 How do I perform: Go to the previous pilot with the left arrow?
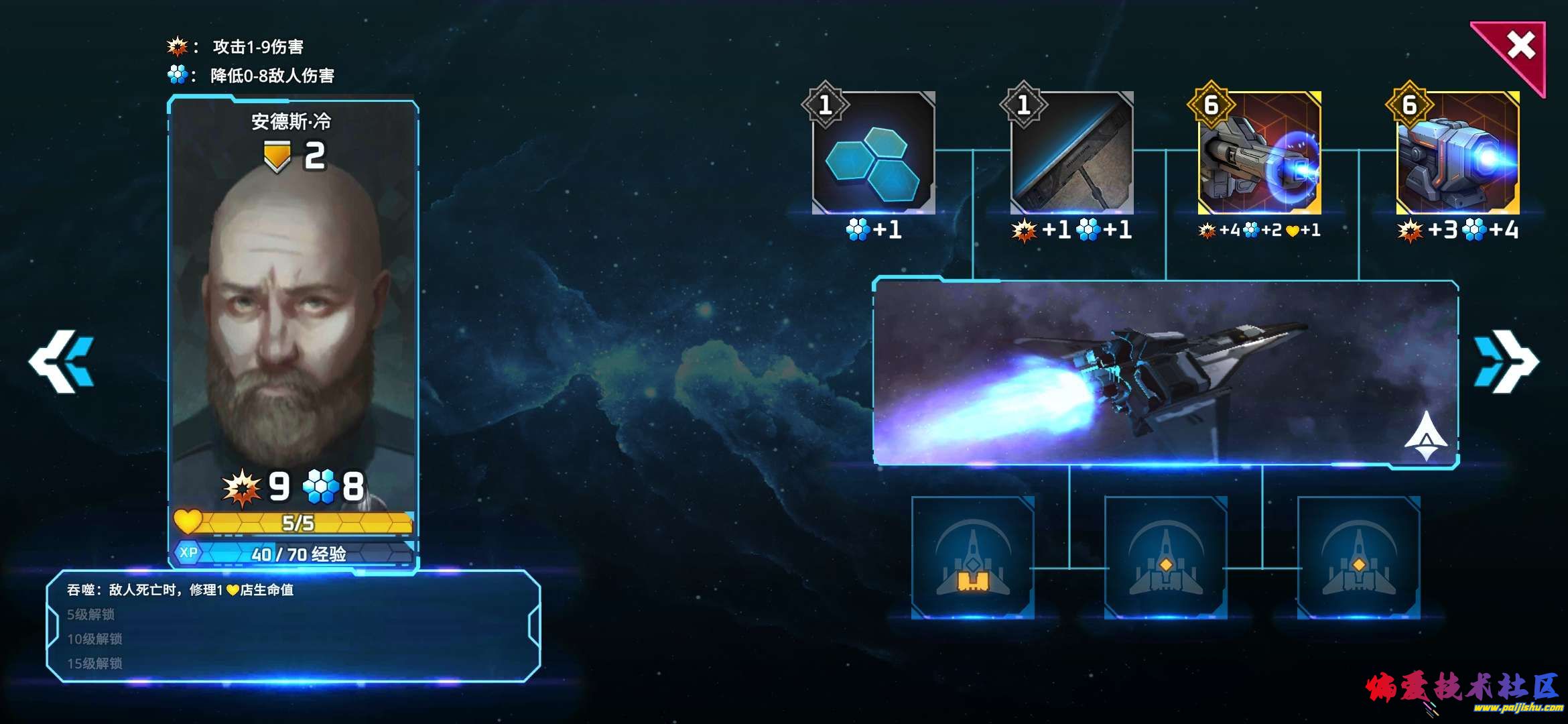click(x=62, y=361)
